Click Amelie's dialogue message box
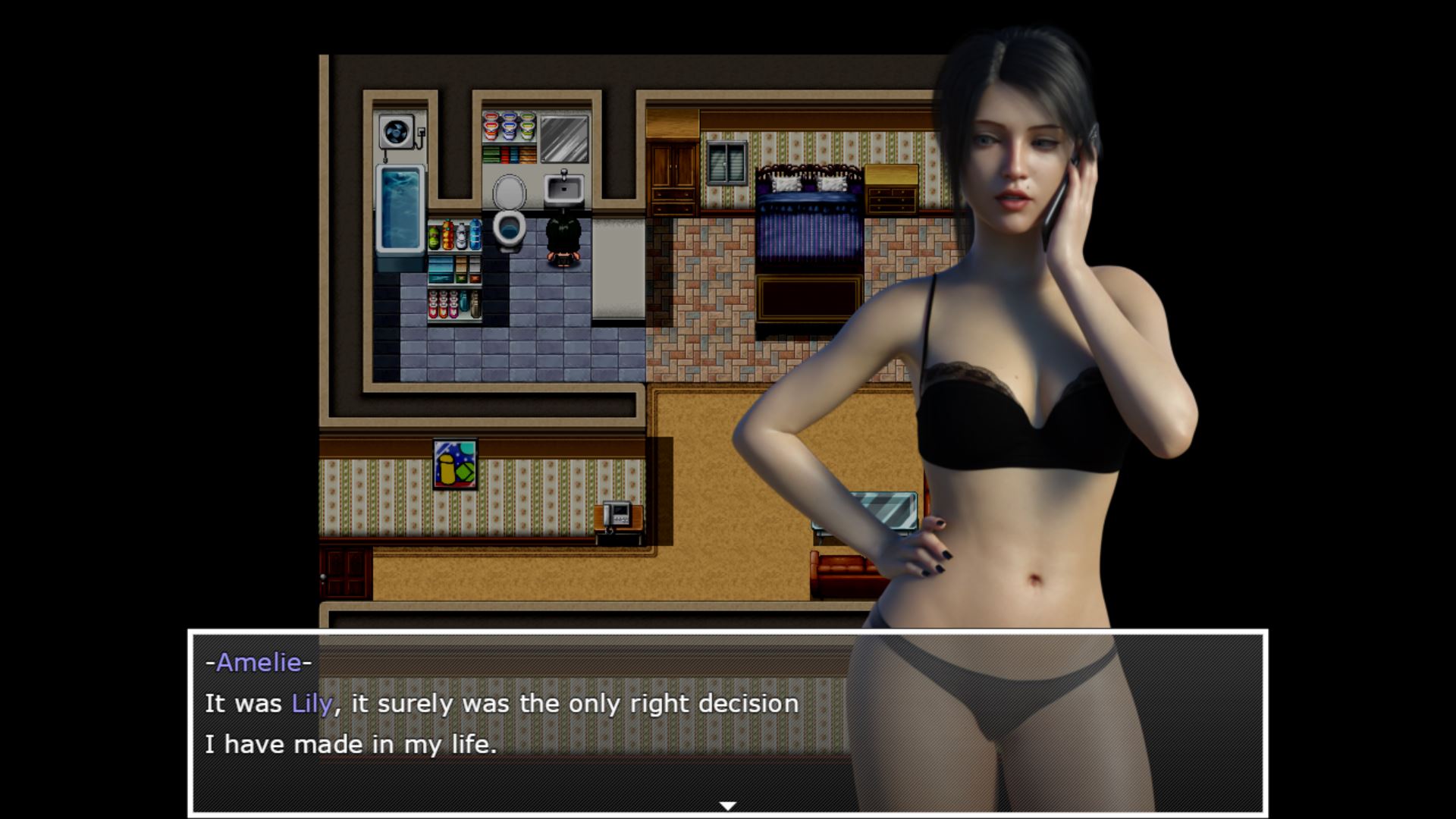Image resolution: width=1456 pixels, height=819 pixels. pos(531,720)
